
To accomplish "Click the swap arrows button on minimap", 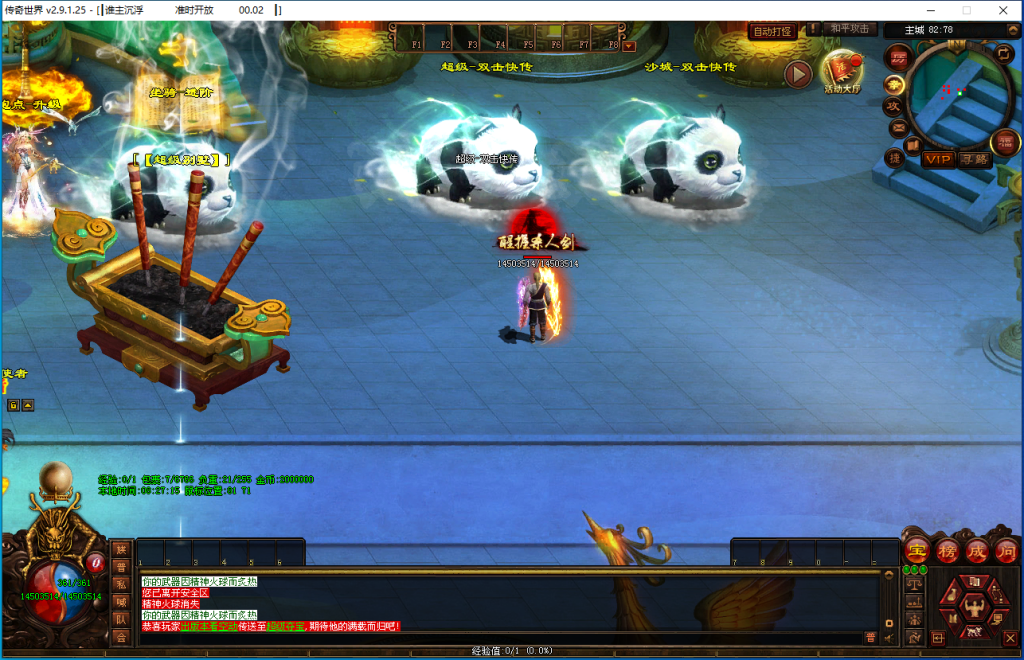I will click(x=1003, y=52).
